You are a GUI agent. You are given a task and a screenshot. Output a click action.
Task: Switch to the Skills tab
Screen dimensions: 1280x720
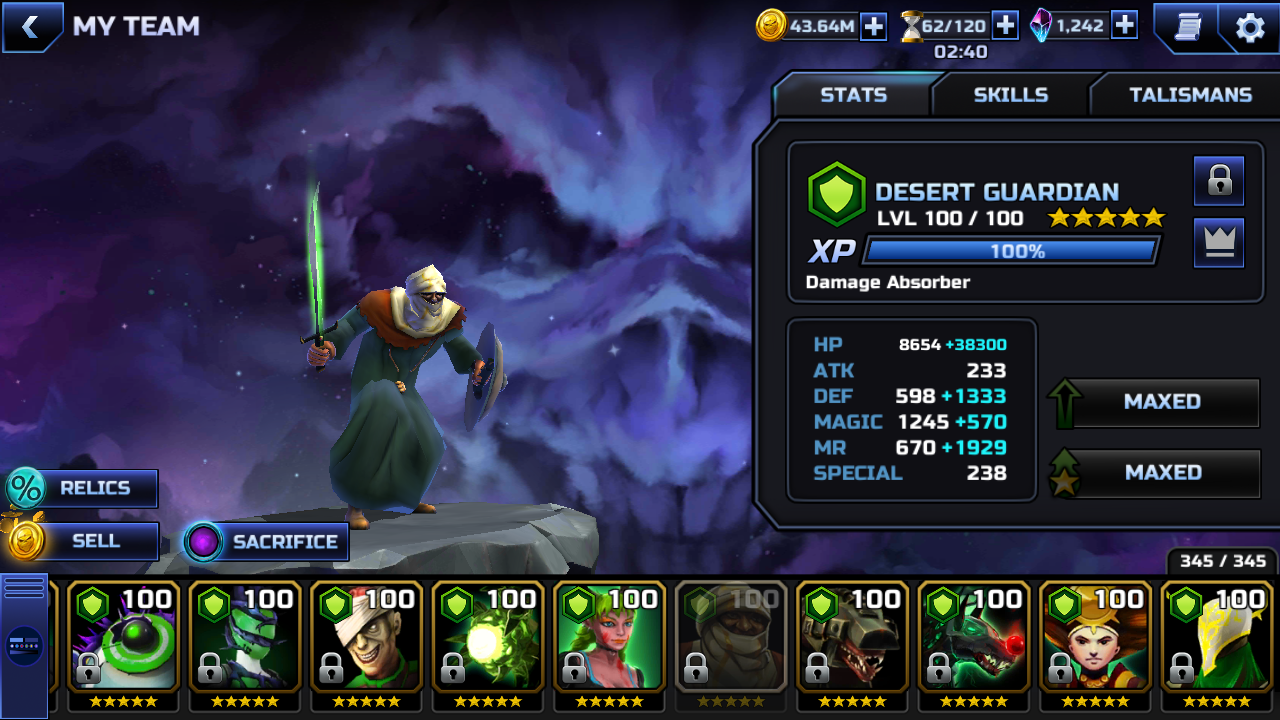[1010, 95]
